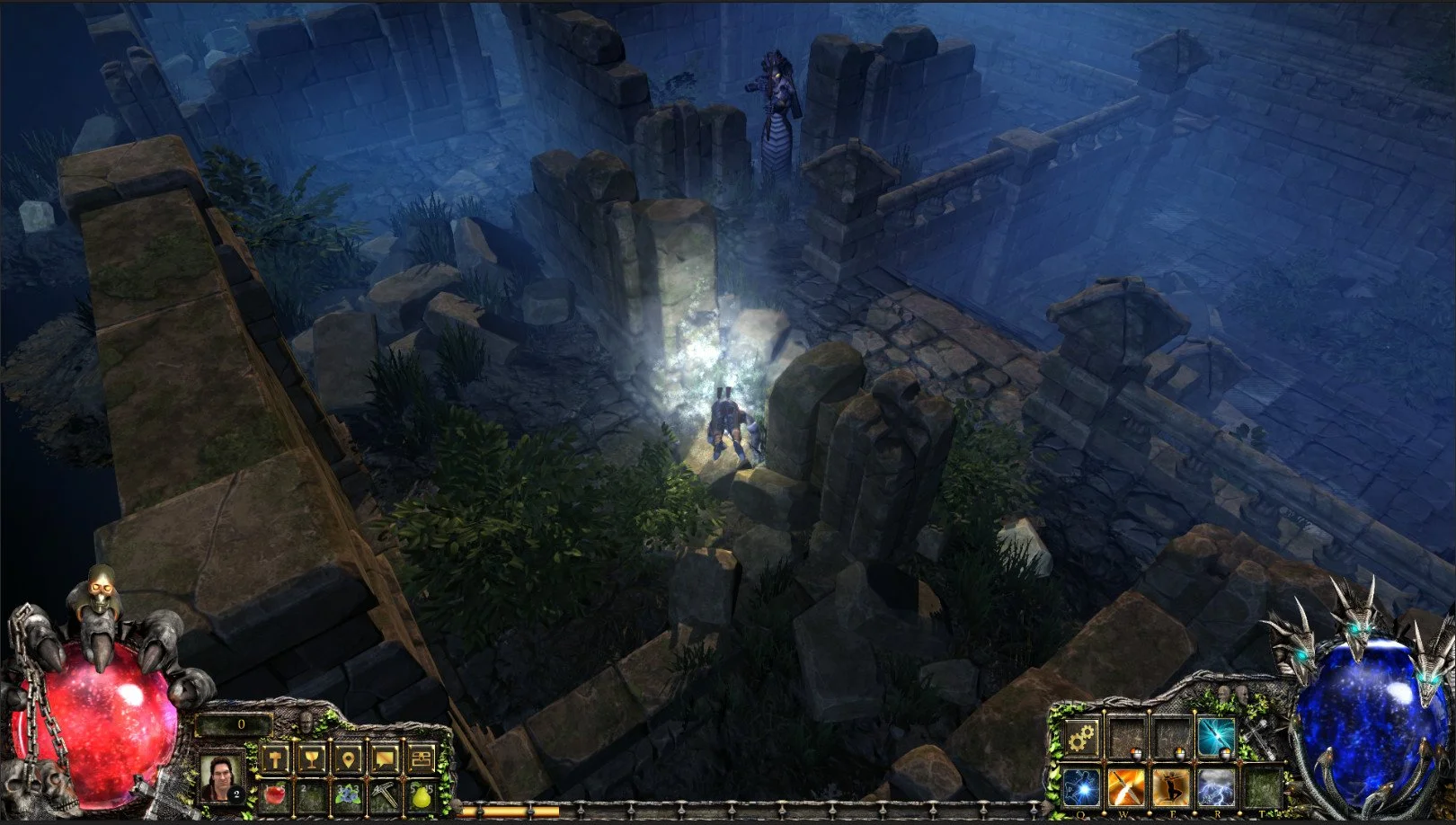Open the golden chalice menu button

pyautogui.click(x=312, y=759)
